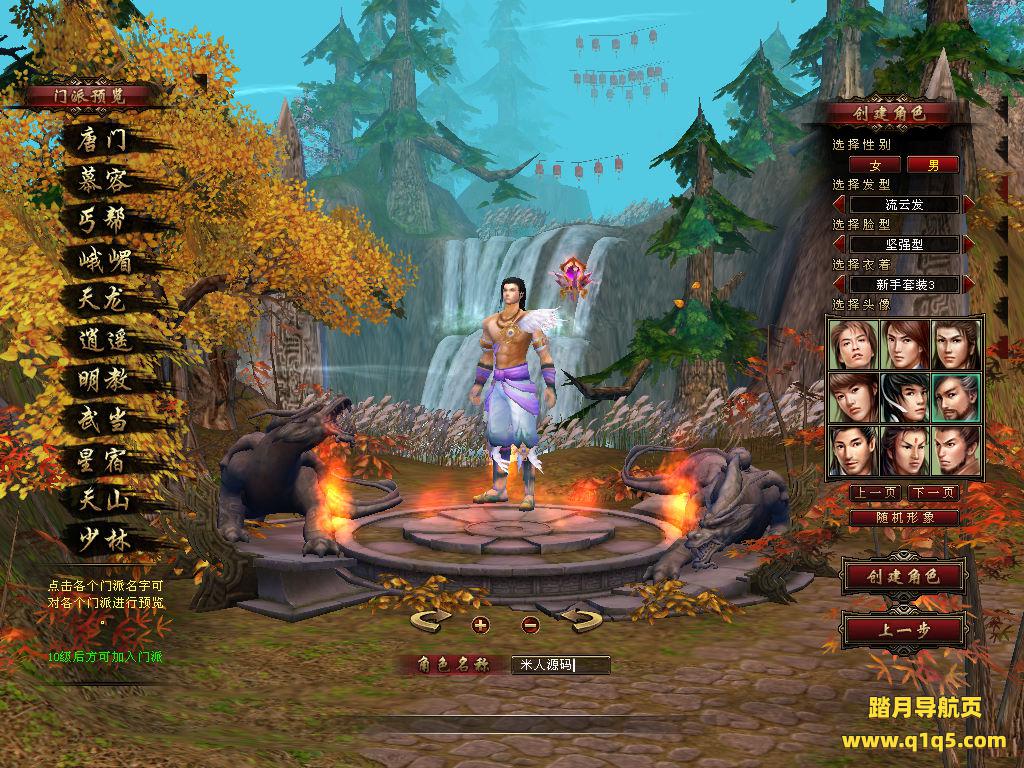Choose the 天龙 sect preview

tap(103, 299)
